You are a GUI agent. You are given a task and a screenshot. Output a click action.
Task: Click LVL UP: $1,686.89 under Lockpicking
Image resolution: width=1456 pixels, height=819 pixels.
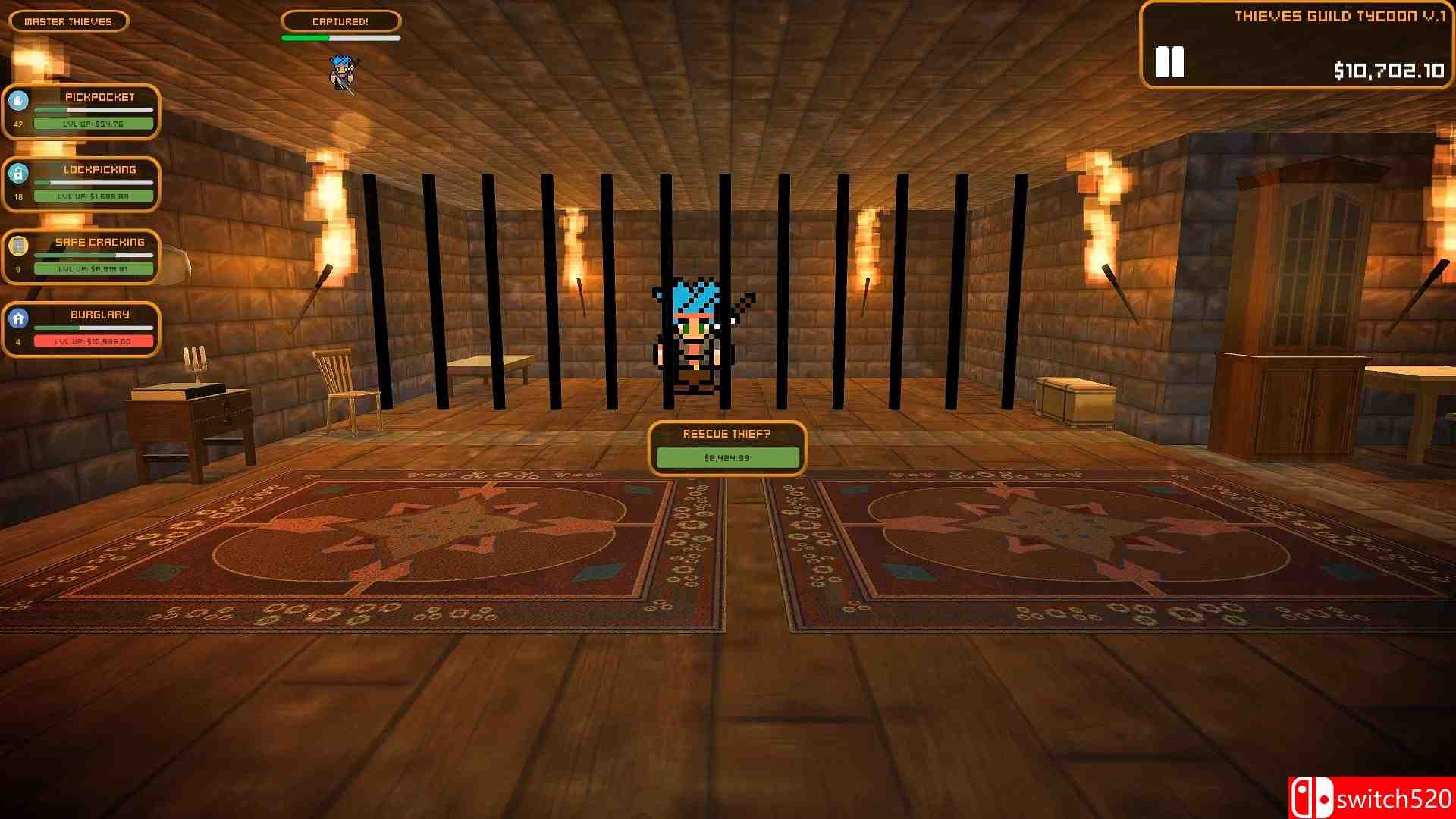tap(93, 196)
